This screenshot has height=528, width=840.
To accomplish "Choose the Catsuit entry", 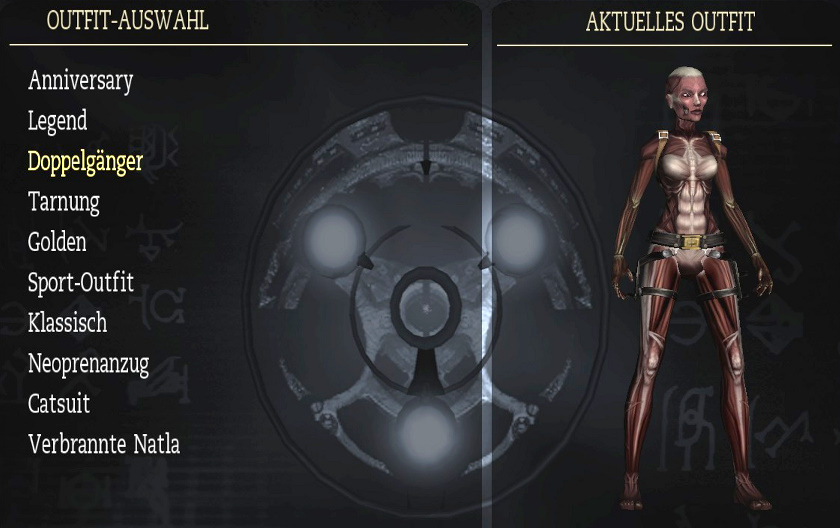I will click(59, 404).
